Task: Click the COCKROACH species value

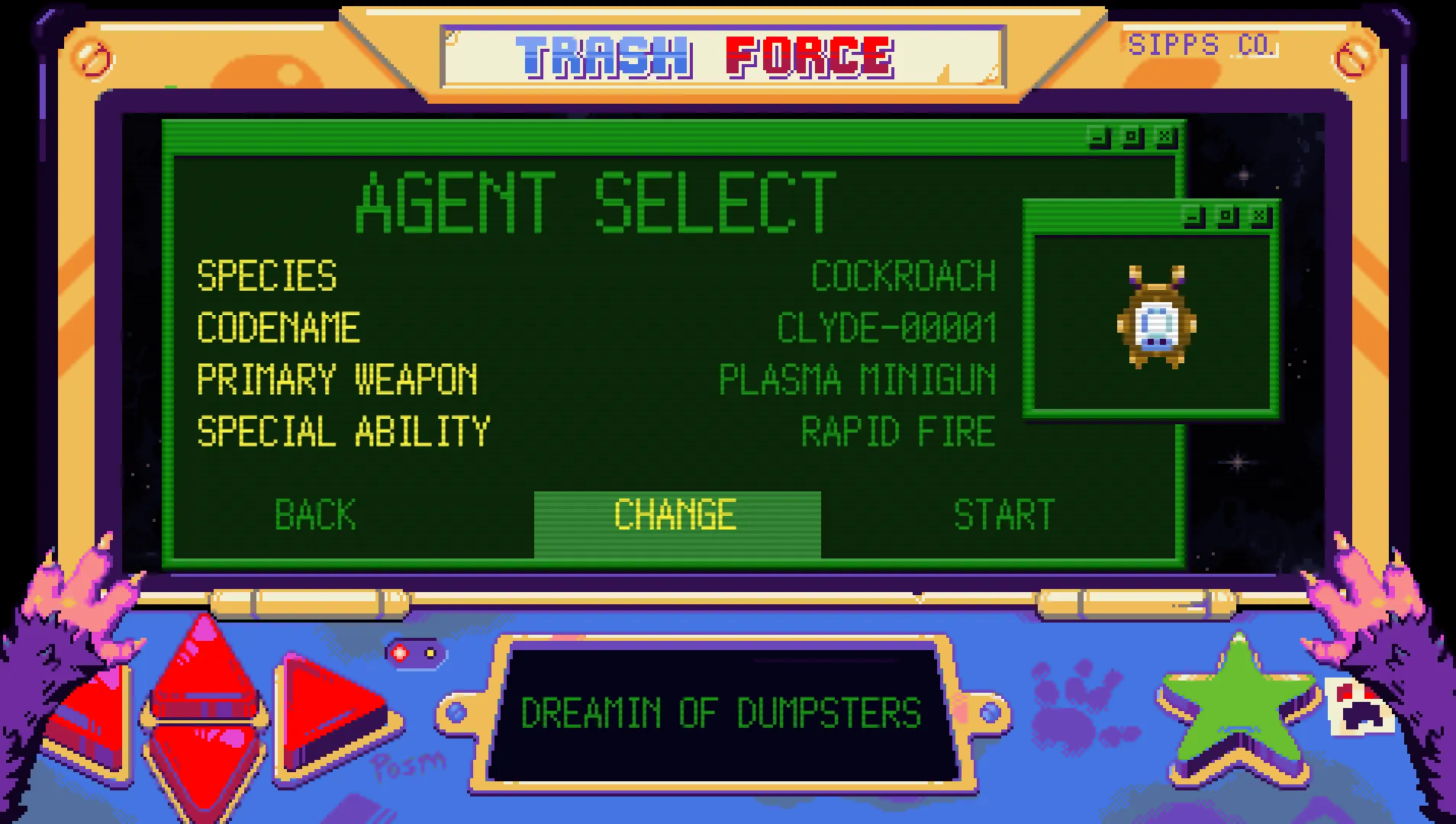Action: pyautogui.click(x=903, y=276)
